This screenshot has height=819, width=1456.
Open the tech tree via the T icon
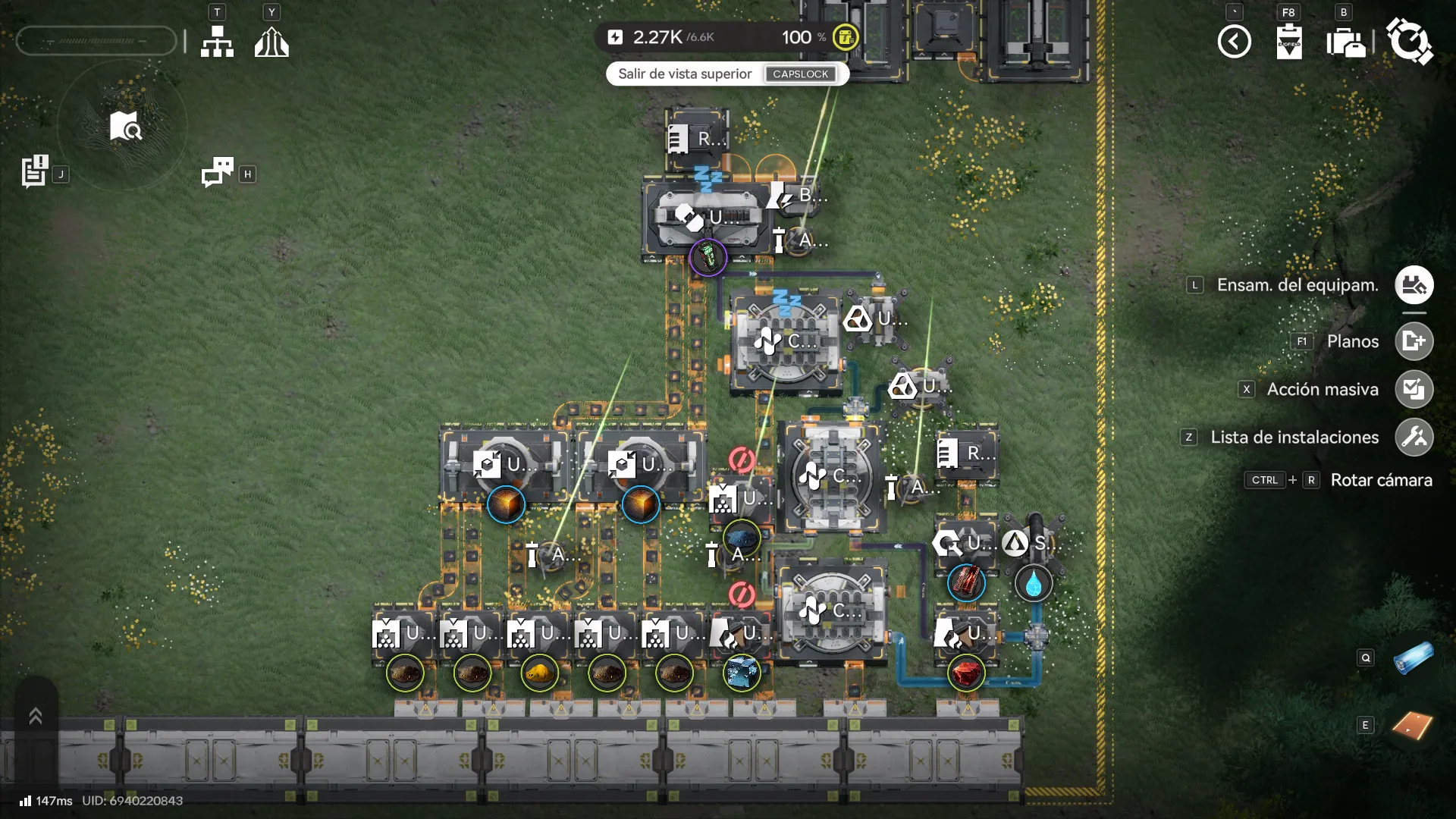pos(218,41)
